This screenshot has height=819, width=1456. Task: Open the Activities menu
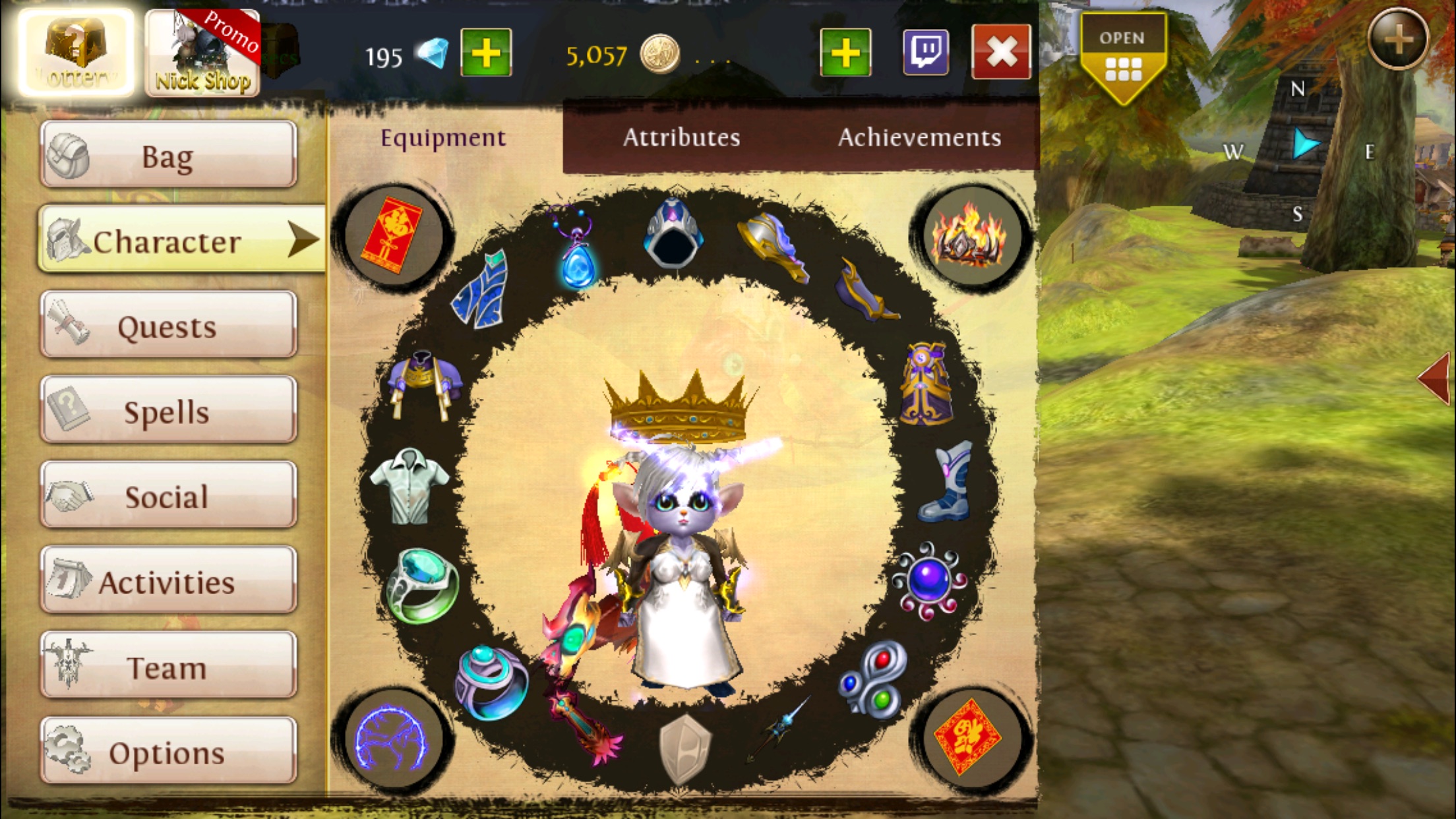click(168, 581)
